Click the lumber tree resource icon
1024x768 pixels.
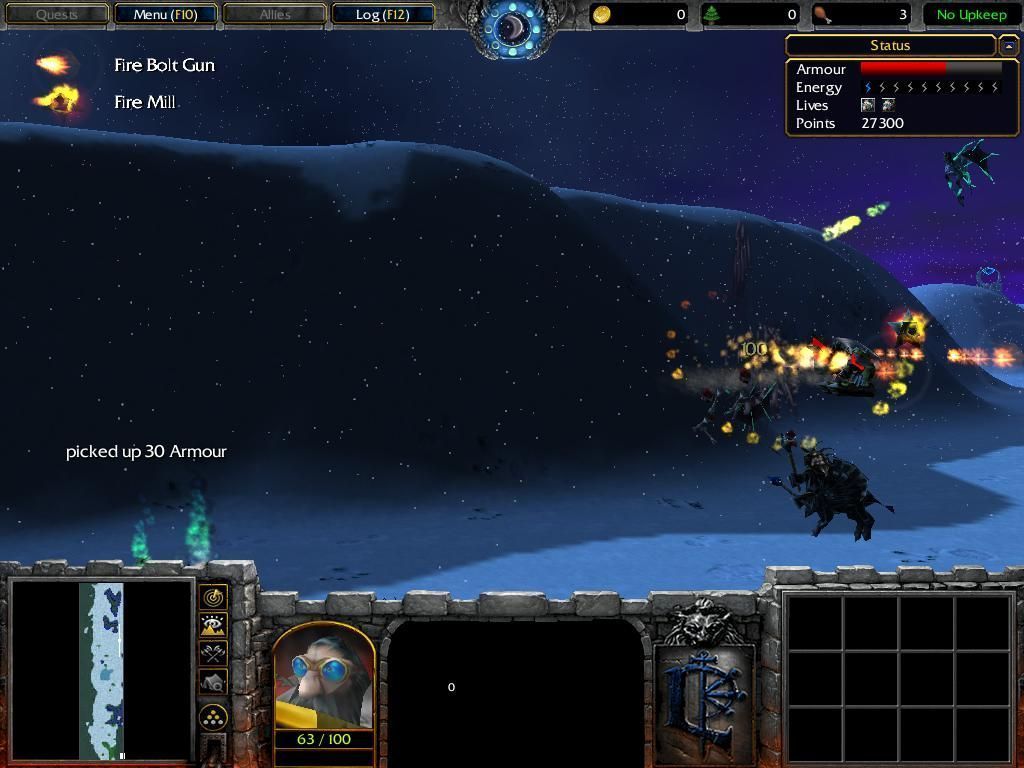tap(712, 15)
